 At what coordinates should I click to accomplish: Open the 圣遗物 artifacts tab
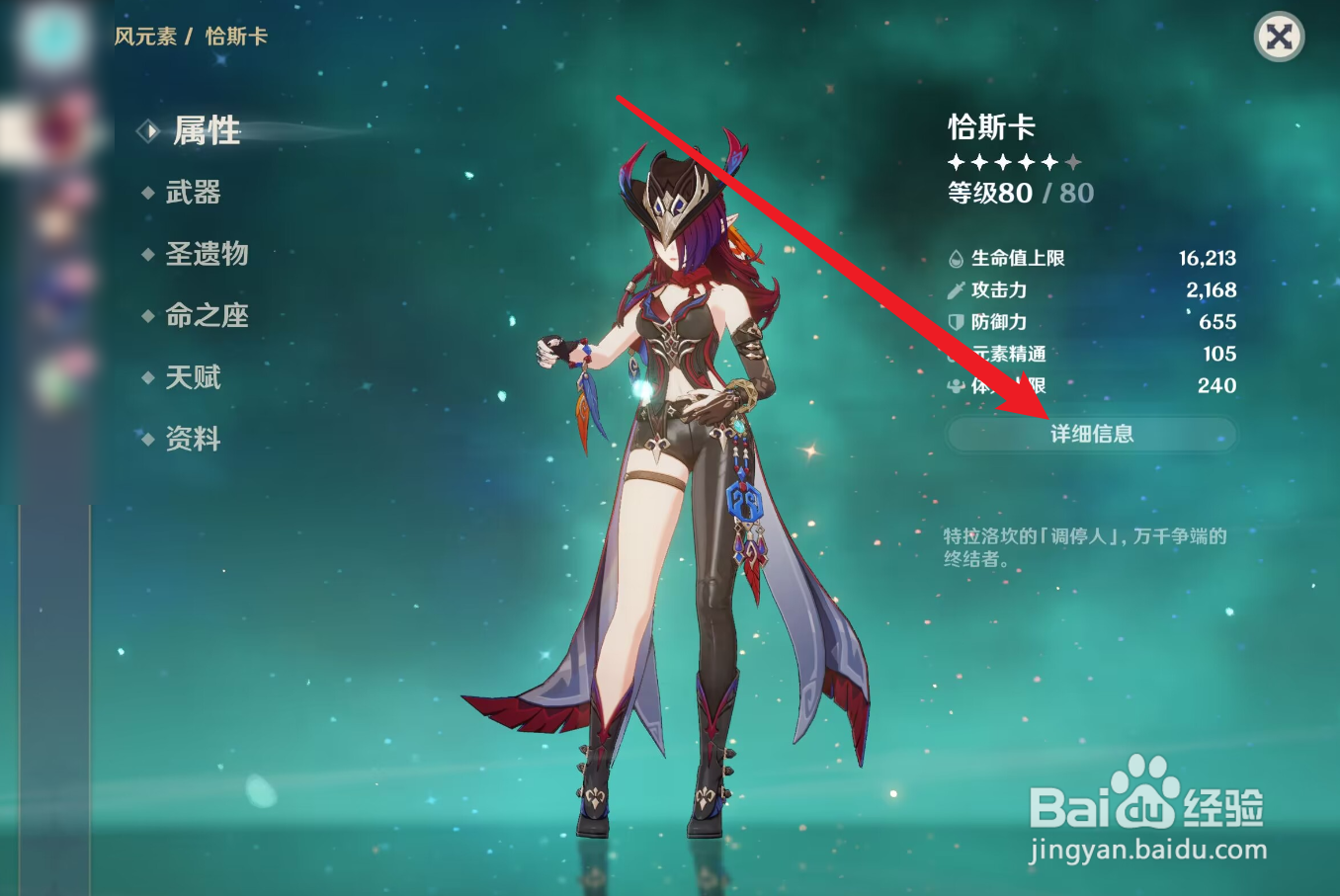click(x=208, y=254)
